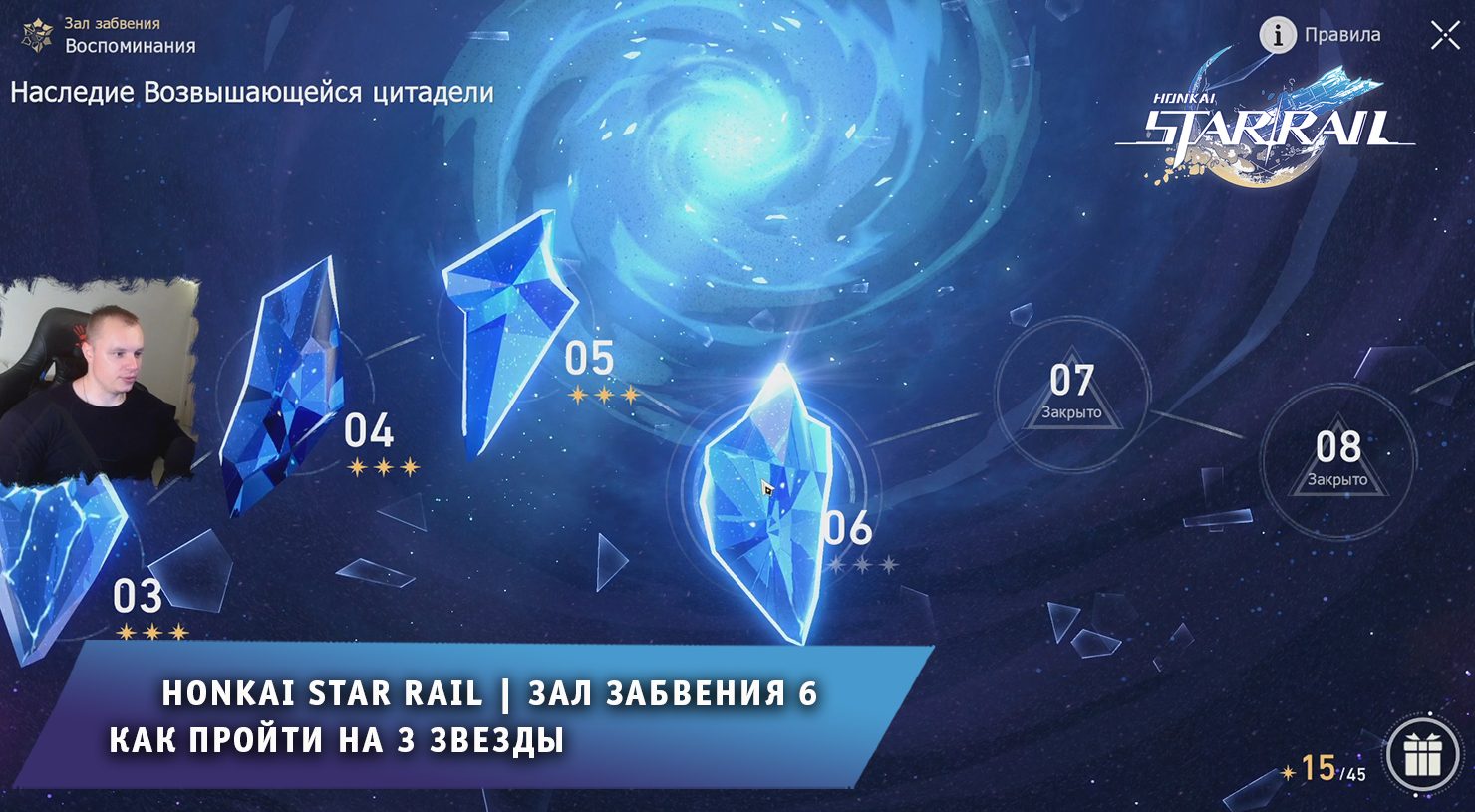This screenshot has width=1475, height=812.
Task: Click the Воспоминания mode label
Action: 130,44
